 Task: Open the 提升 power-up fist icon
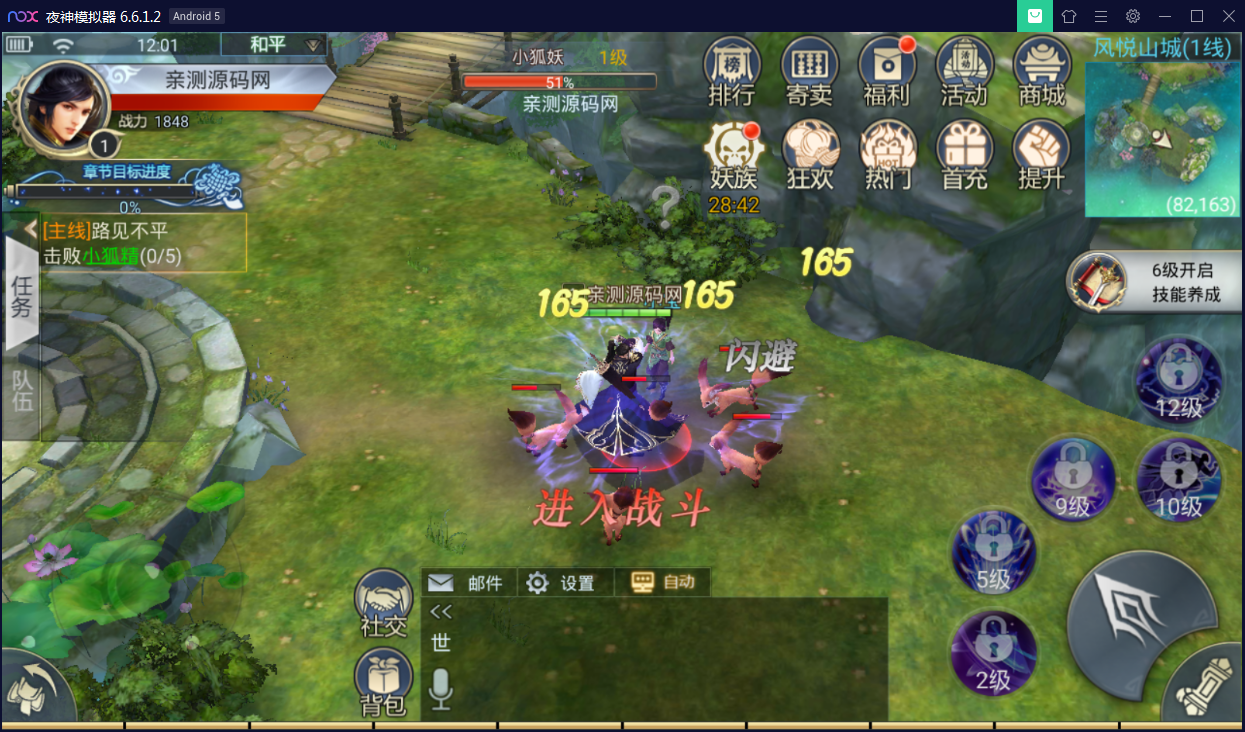pos(1041,156)
